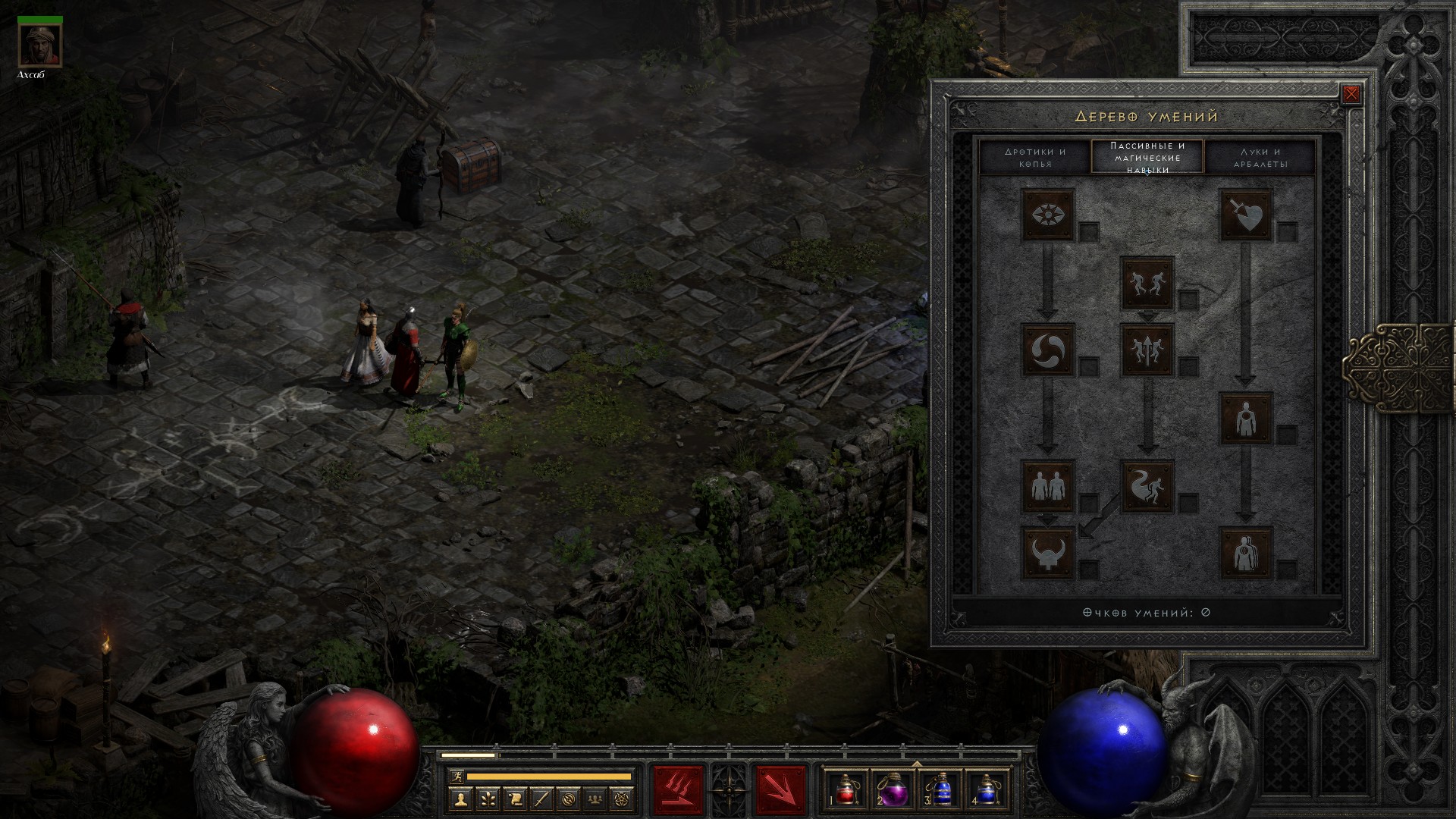Open the character screen from the mini panel
Image resolution: width=1456 pixels, height=819 pixels.
(x=460, y=799)
